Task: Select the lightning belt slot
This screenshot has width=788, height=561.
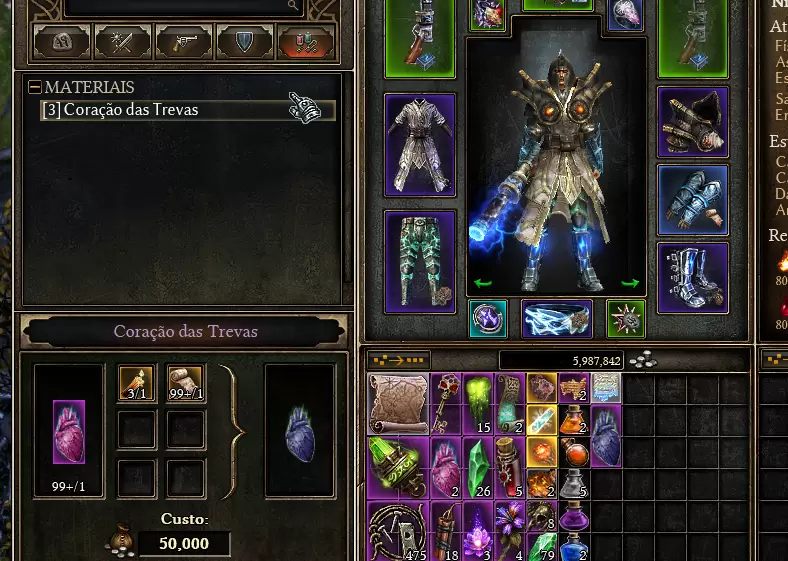Action: [x=557, y=318]
